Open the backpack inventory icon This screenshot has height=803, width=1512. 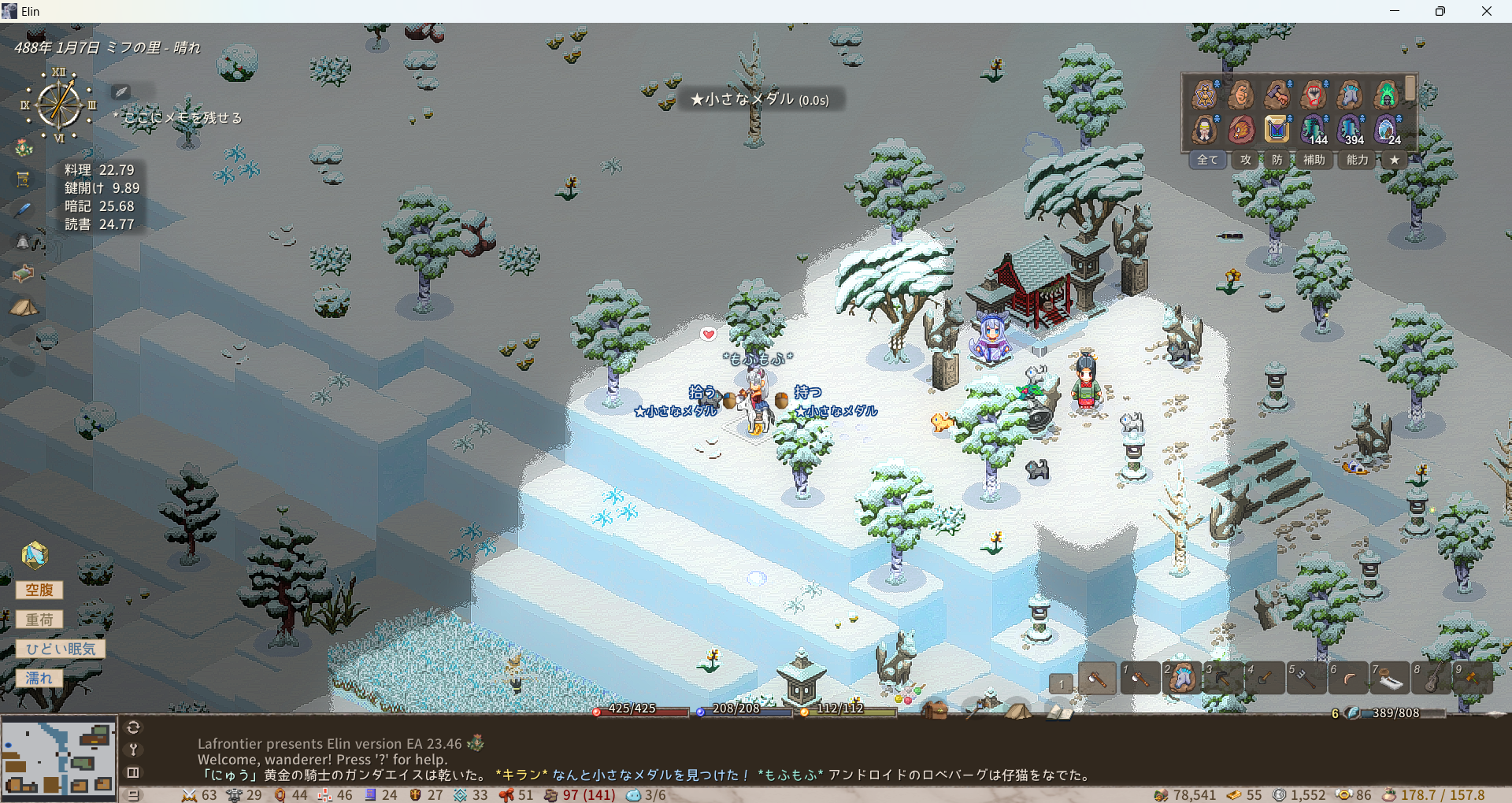click(x=935, y=710)
